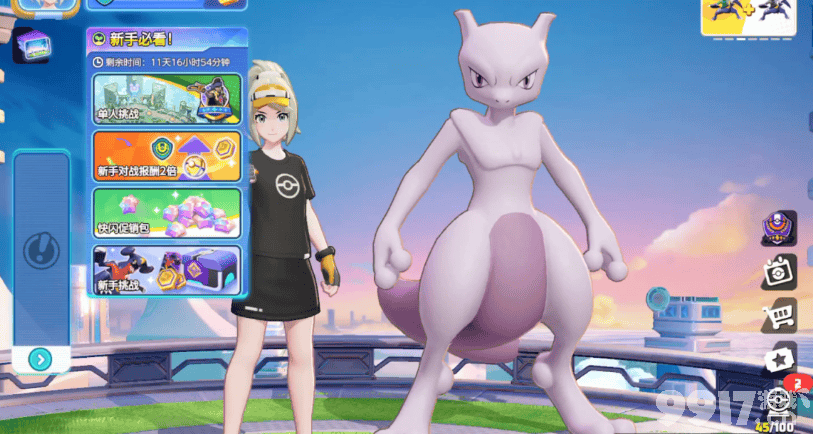Click the exclamation mark icon on left panel
813x434 pixels.
click(x=40, y=246)
